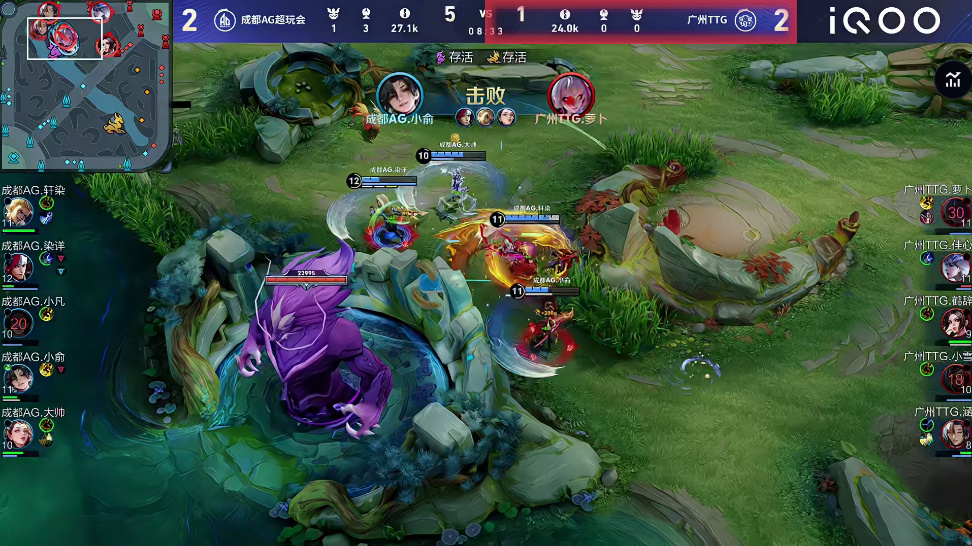Select 广州TTG.鹤辞's hero portrait

coord(955,323)
